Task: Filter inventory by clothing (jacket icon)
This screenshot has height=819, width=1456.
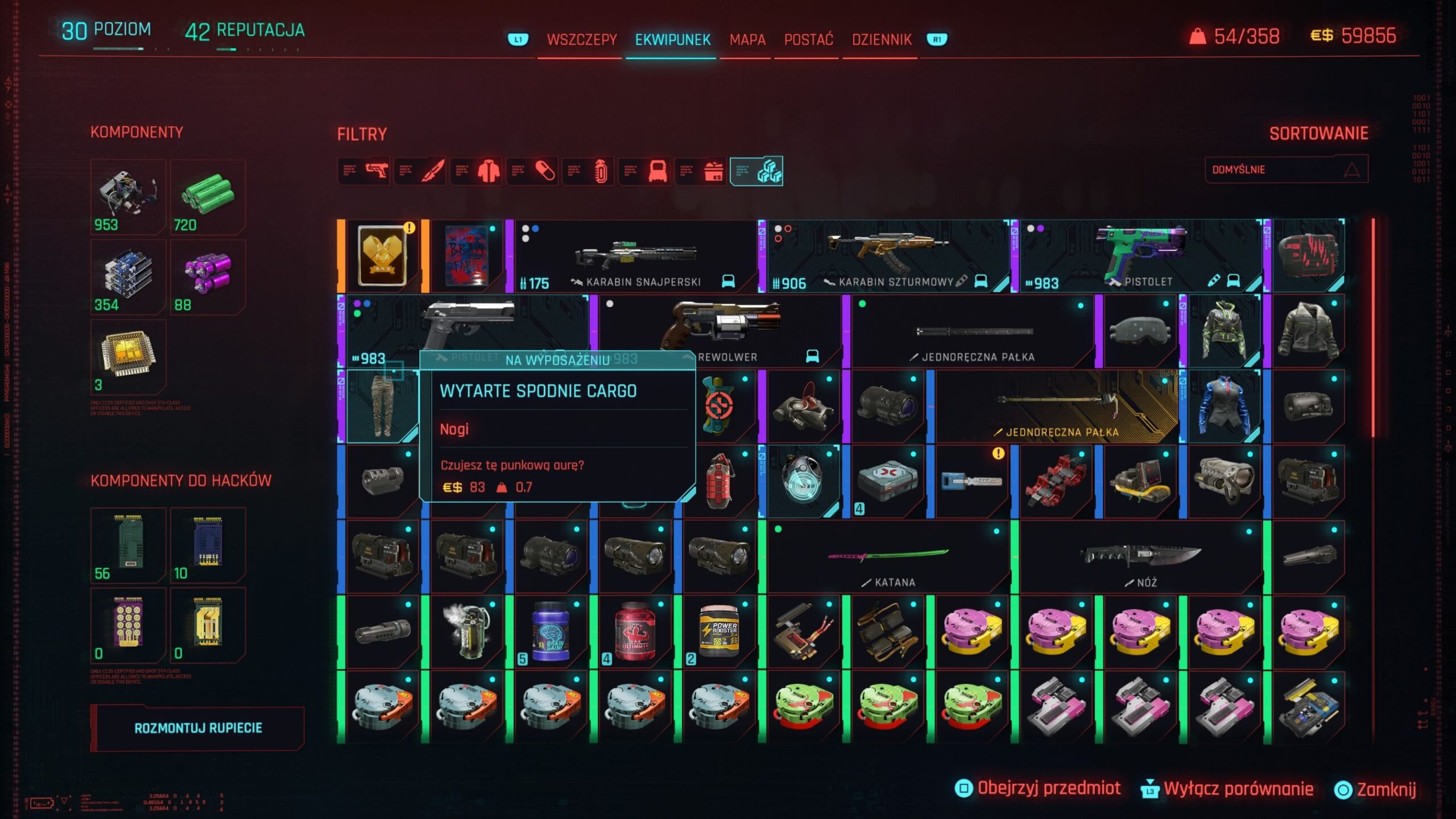Action: [x=477, y=171]
